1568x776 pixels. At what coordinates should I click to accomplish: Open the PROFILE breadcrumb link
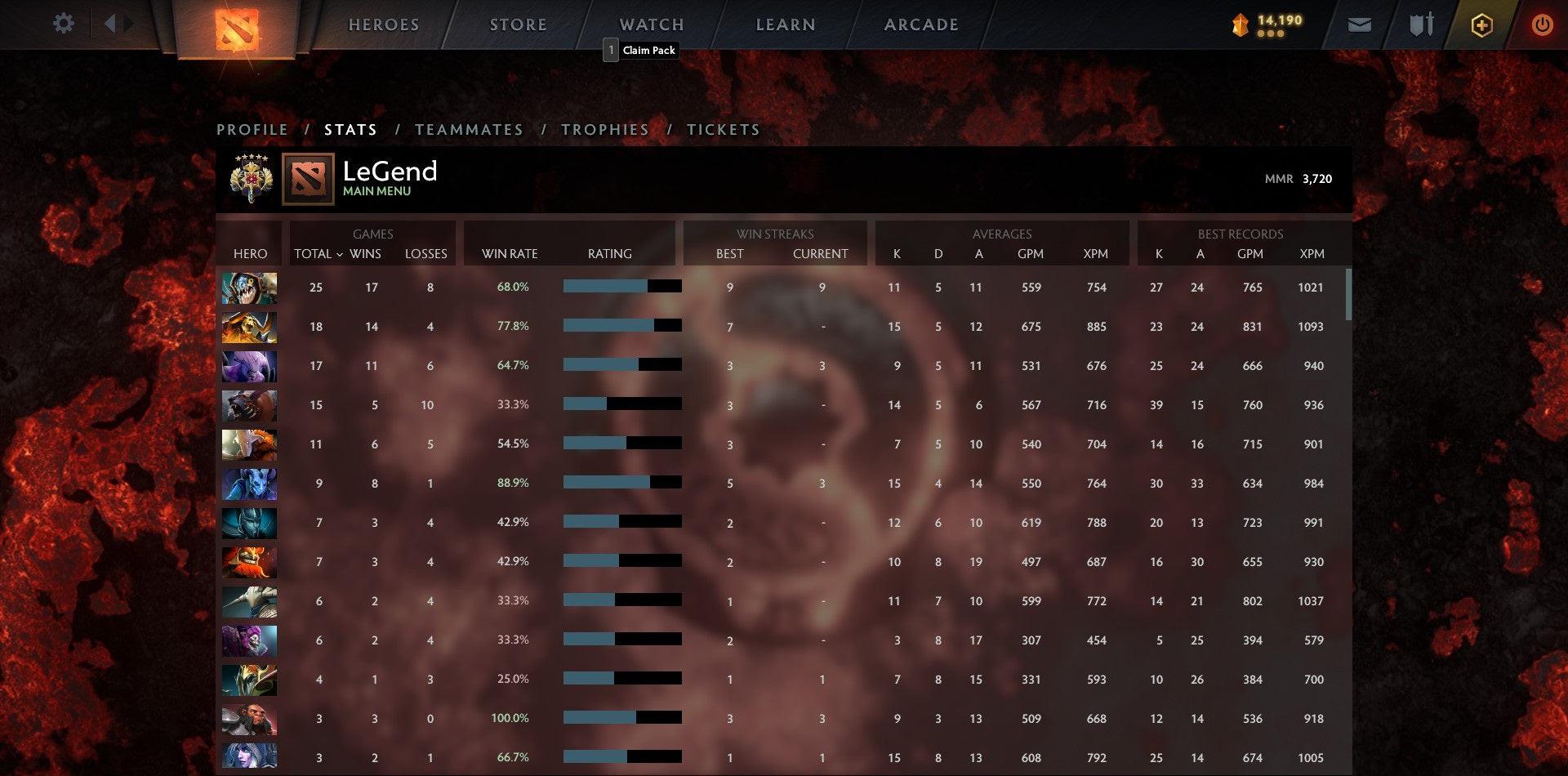252,129
